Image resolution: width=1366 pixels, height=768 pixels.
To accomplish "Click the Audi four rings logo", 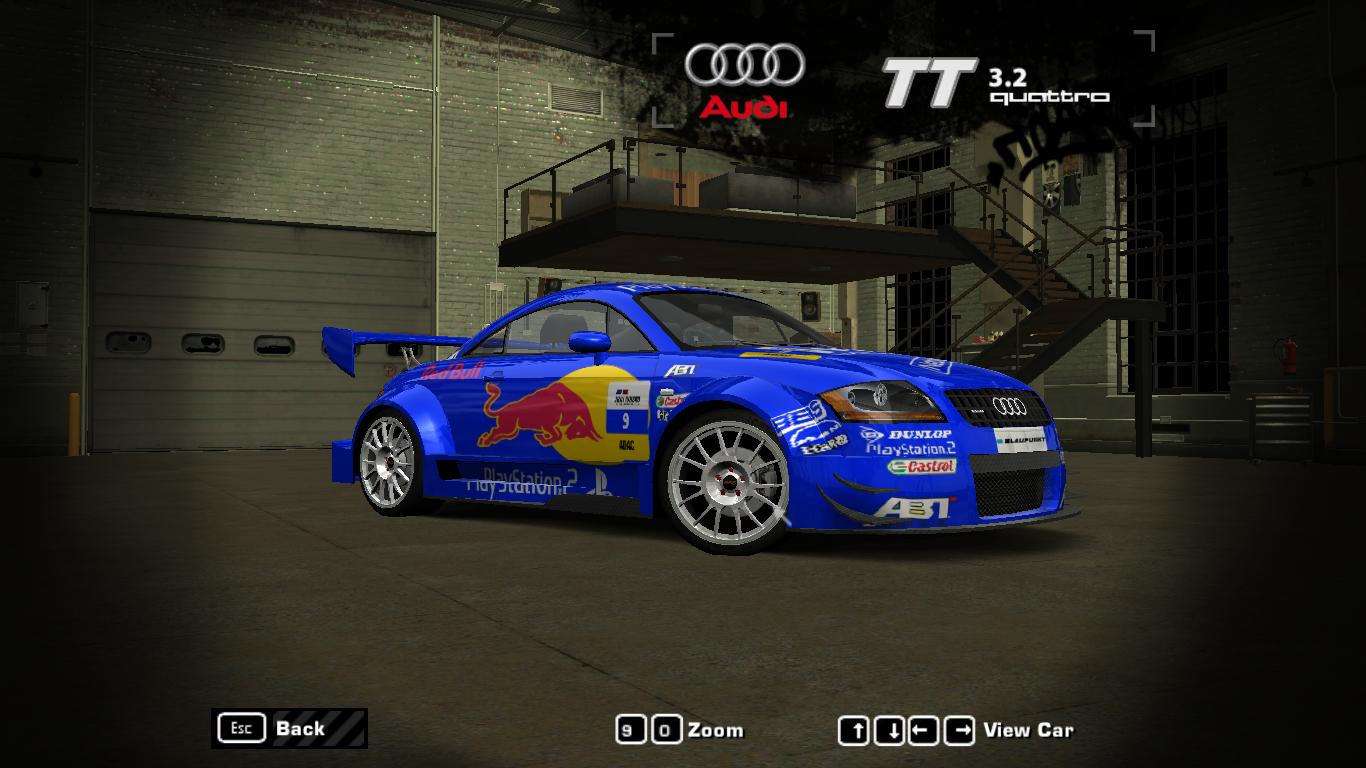I will tap(745, 64).
